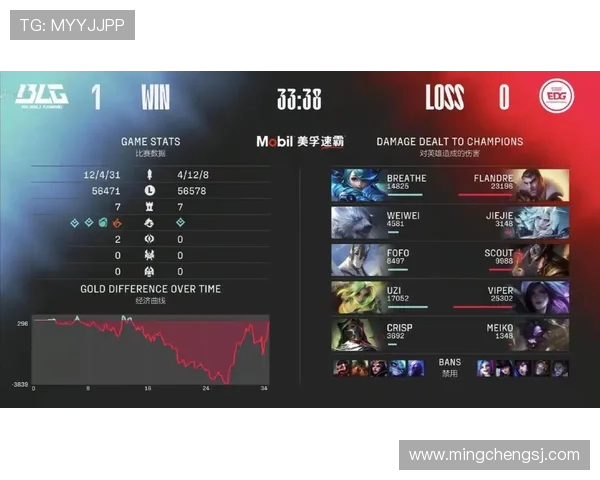Viewport: 600px width, 480px height.
Task: Click the TG: MYYJJPP label
Action: (72, 25)
